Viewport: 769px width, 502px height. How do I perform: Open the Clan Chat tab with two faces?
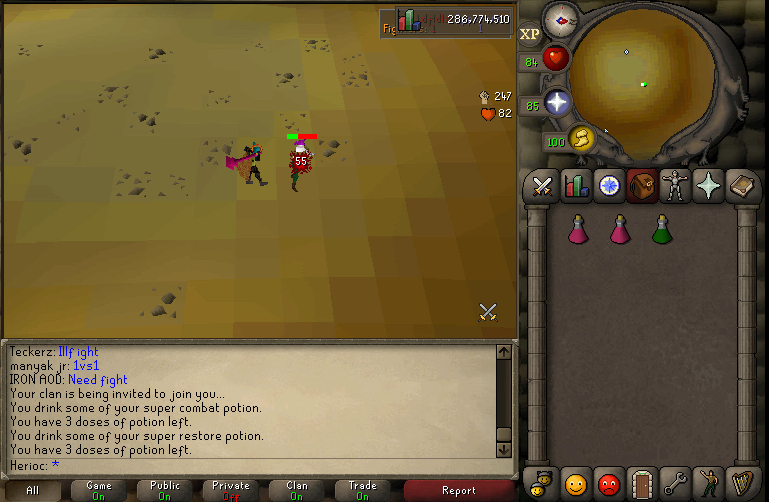point(542,483)
